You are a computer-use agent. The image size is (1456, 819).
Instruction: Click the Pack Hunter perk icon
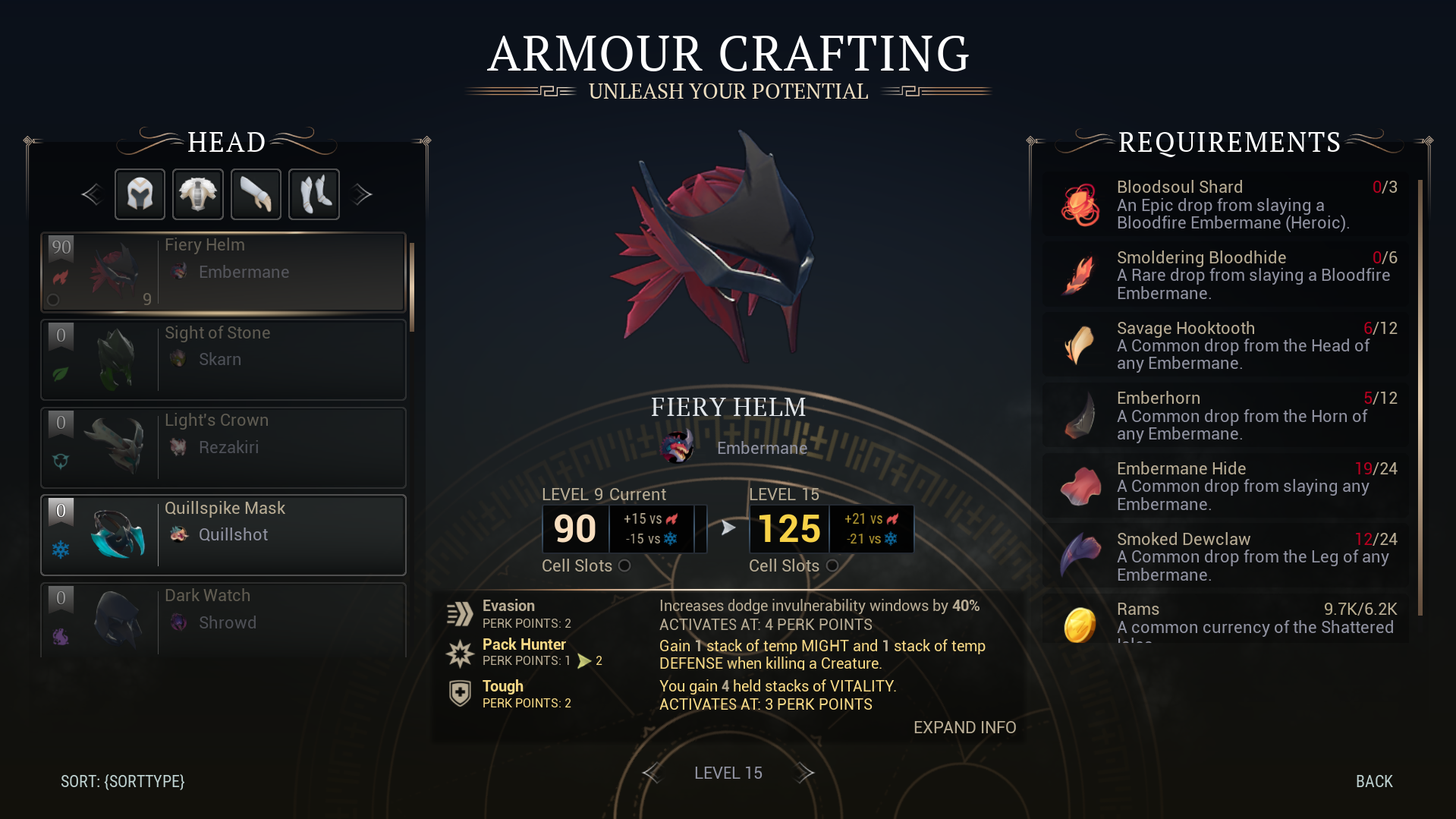coord(461,652)
